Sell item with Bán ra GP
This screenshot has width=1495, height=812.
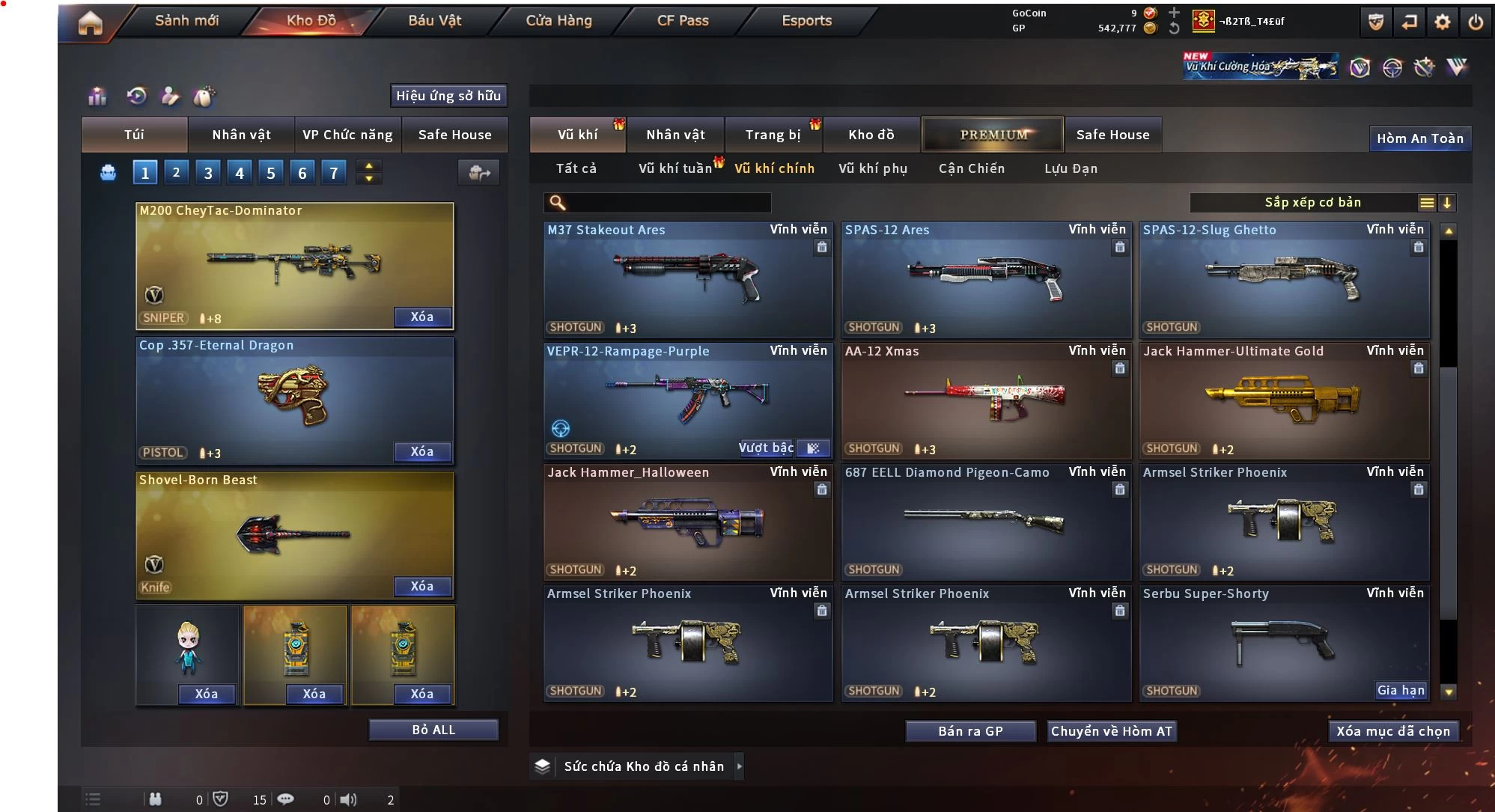970,731
